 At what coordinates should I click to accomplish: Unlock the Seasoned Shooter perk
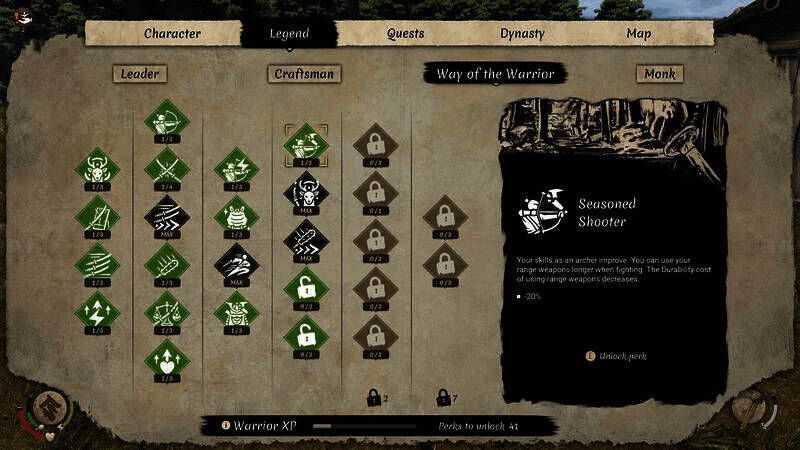click(x=609, y=355)
